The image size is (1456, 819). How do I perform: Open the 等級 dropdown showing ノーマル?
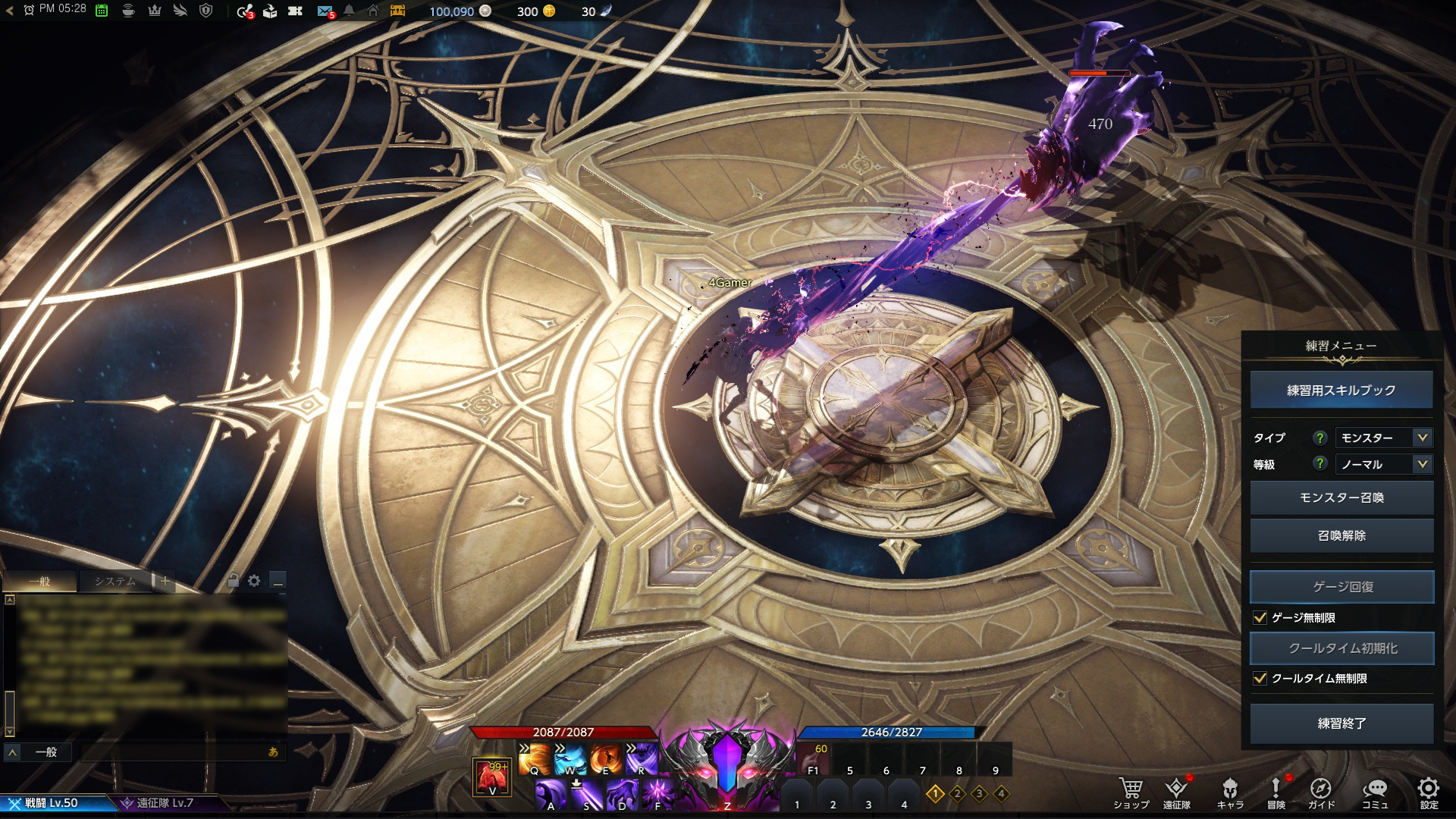[x=1384, y=464]
